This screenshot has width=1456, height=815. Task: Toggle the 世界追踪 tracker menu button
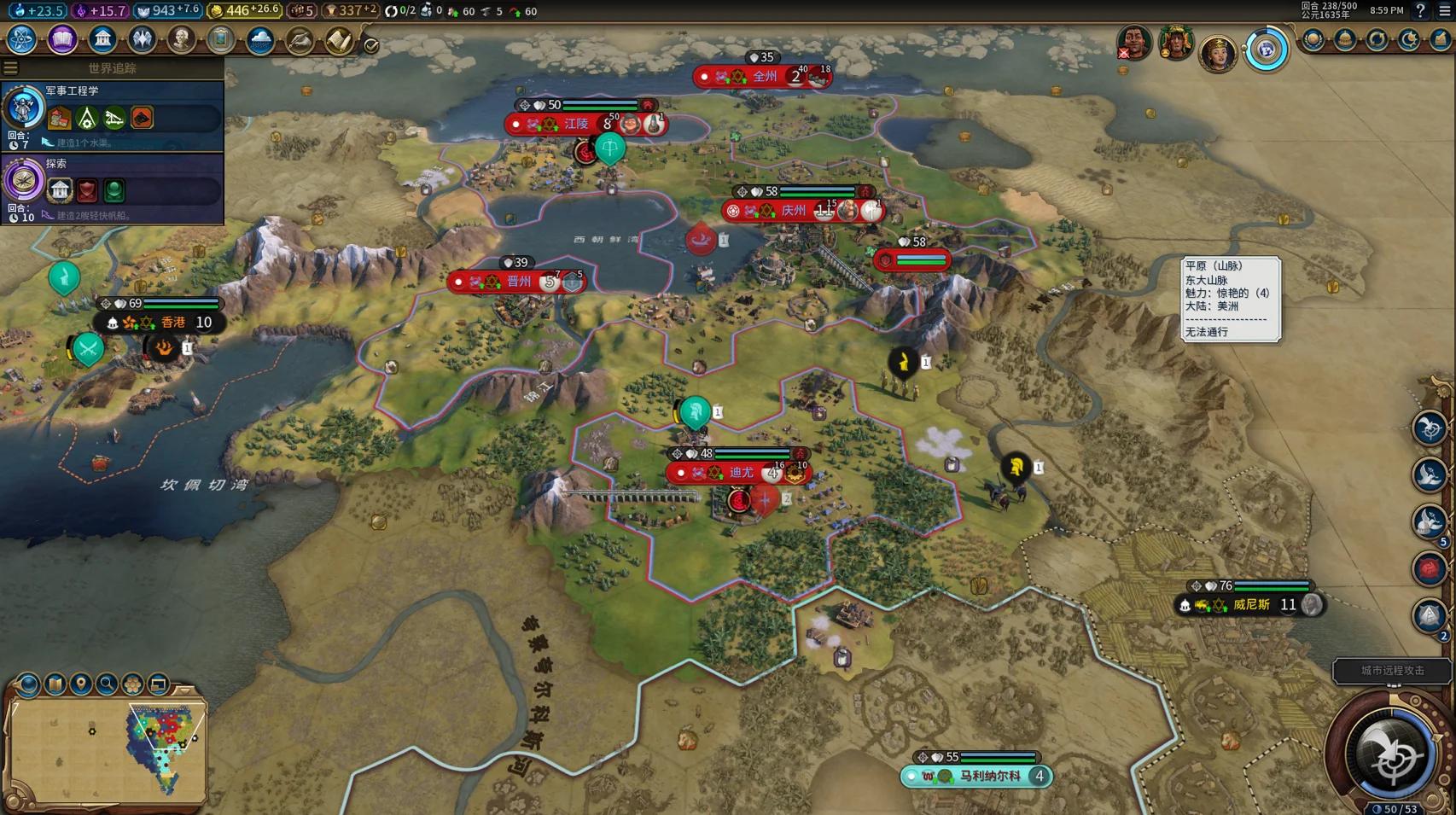11,67
